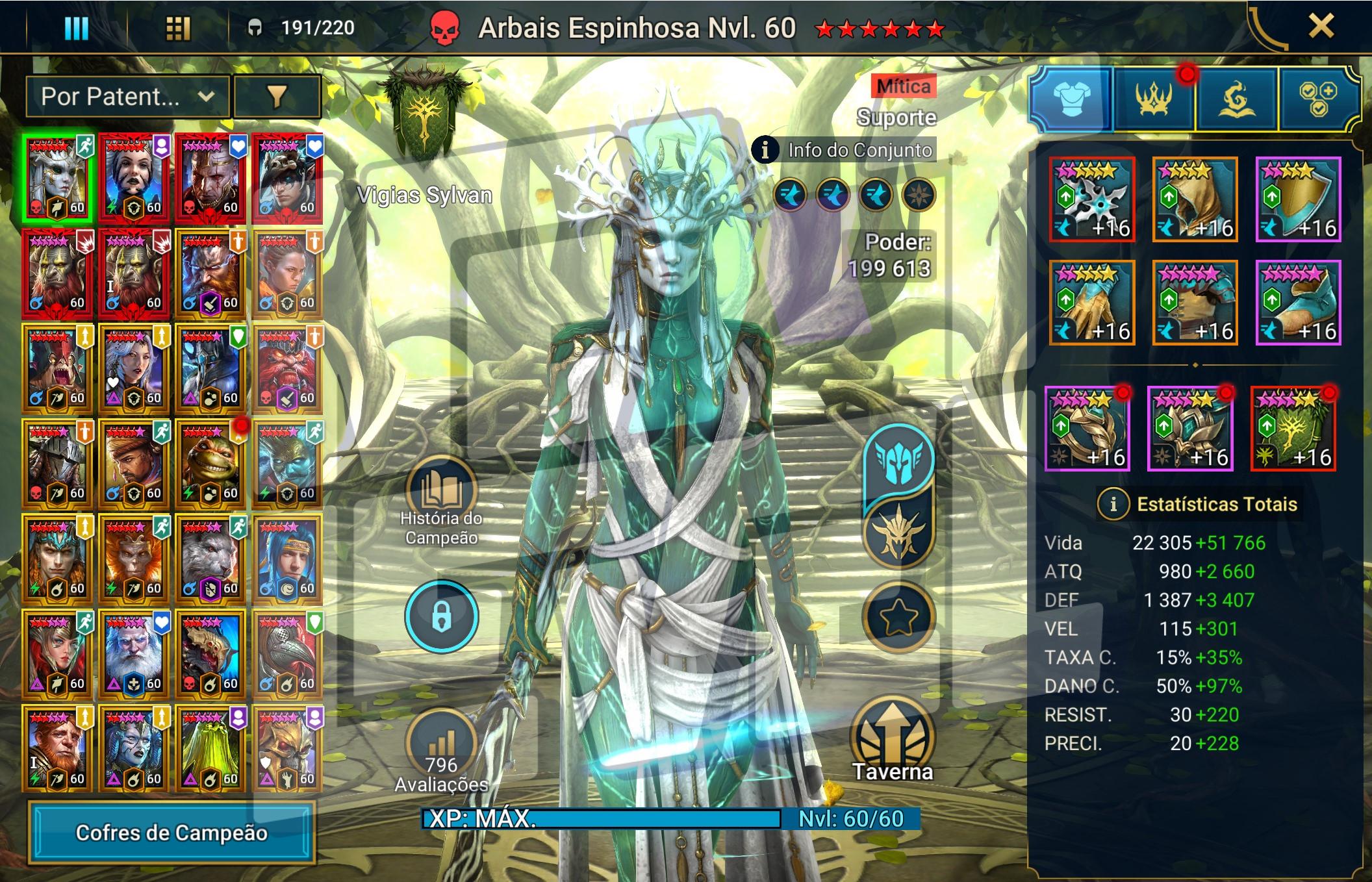
Task: Switch to the three-column list view
Action: point(76,28)
